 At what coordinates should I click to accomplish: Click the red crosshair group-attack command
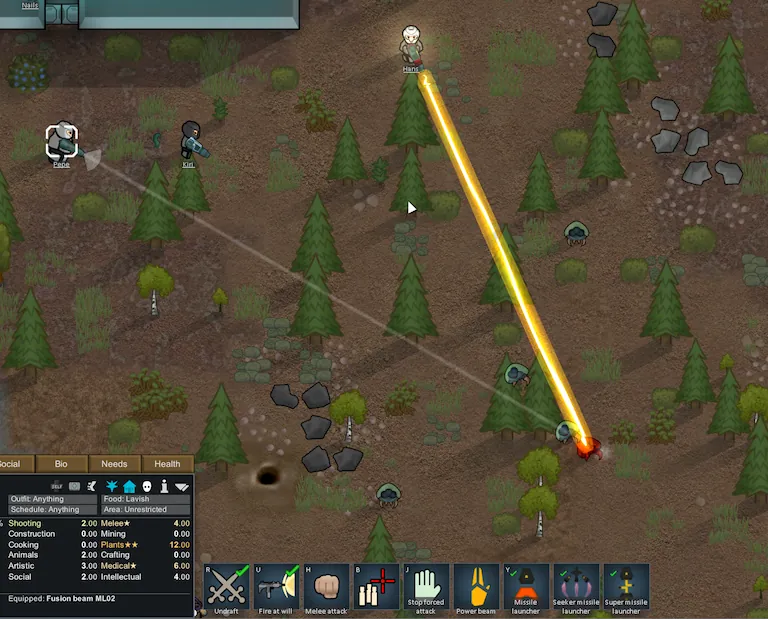click(376, 586)
